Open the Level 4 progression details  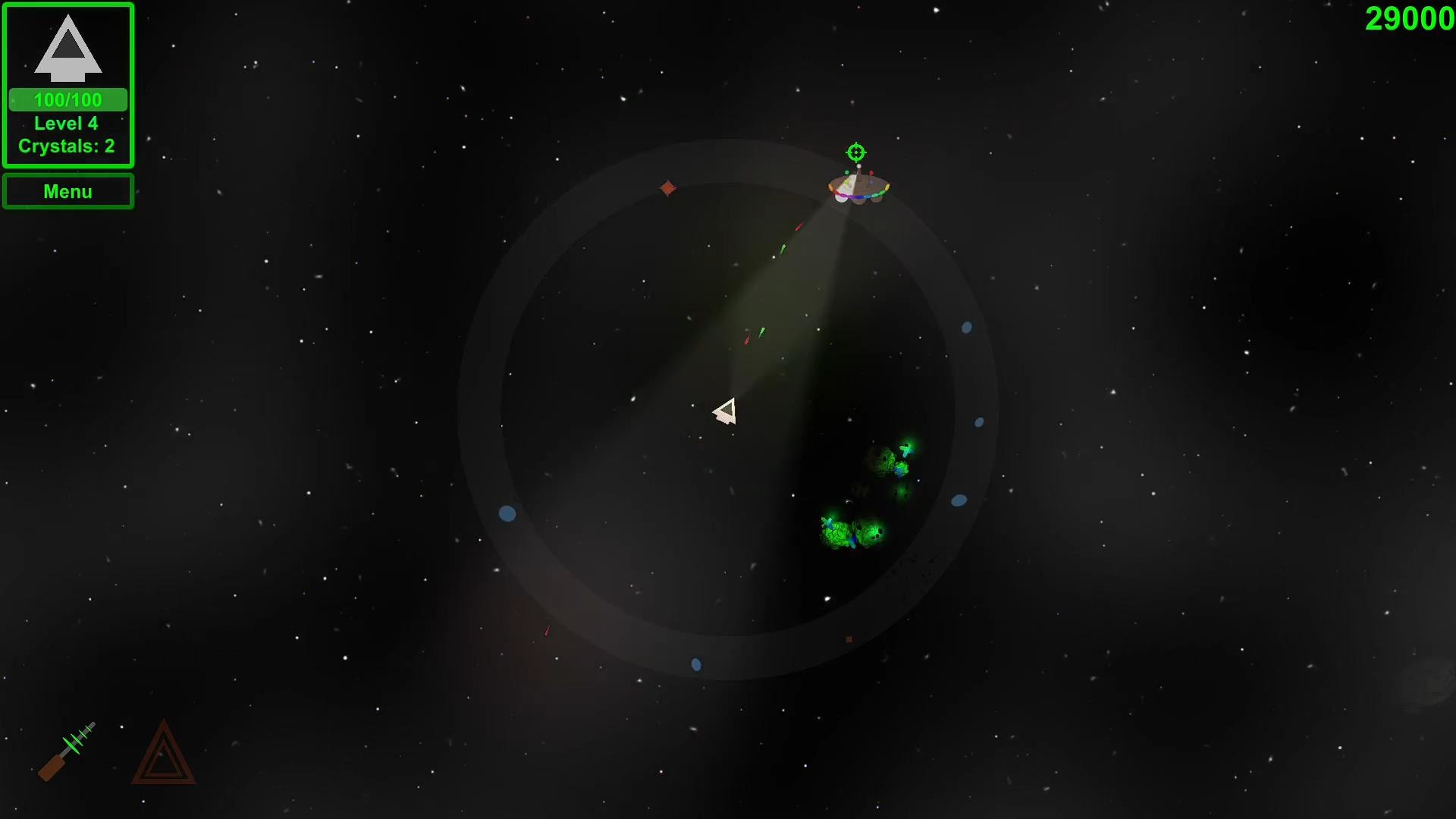click(x=67, y=123)
